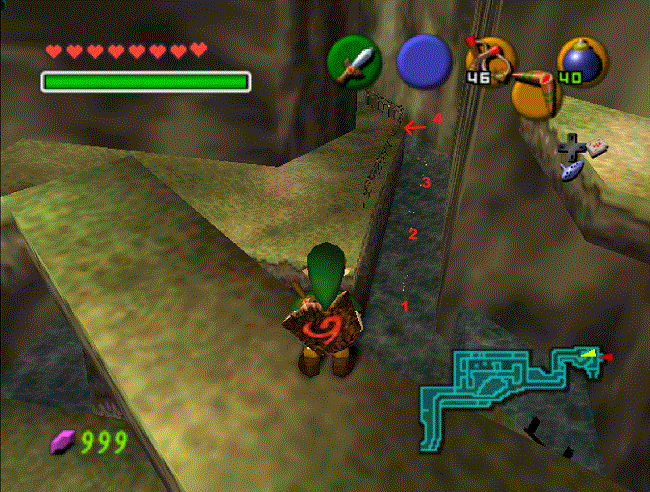Click the empty blue action button
The height and width of the screenshot is (492, 650).
[x=424, y=61]
